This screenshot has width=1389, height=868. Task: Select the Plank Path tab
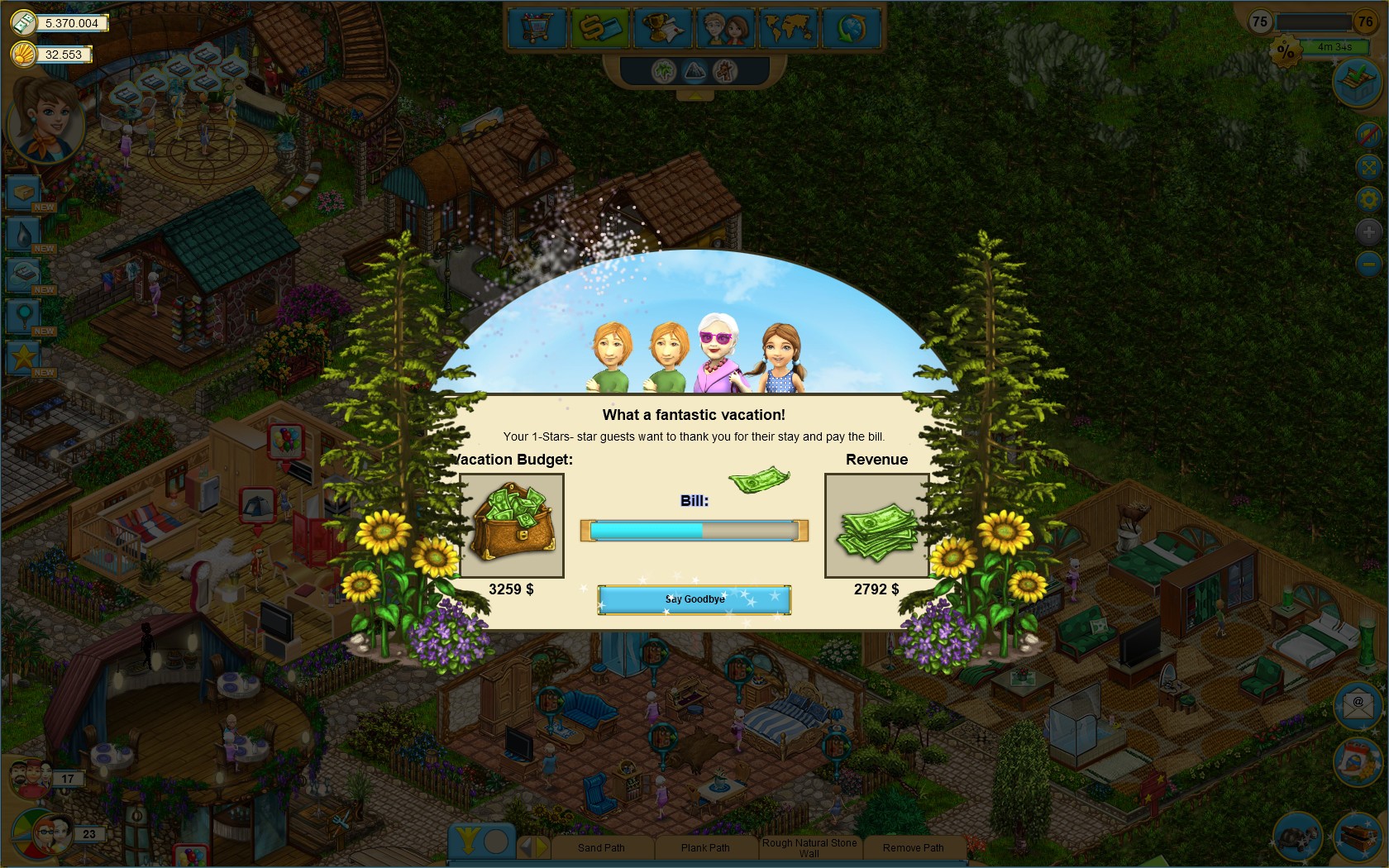click(x=705, y=847)
